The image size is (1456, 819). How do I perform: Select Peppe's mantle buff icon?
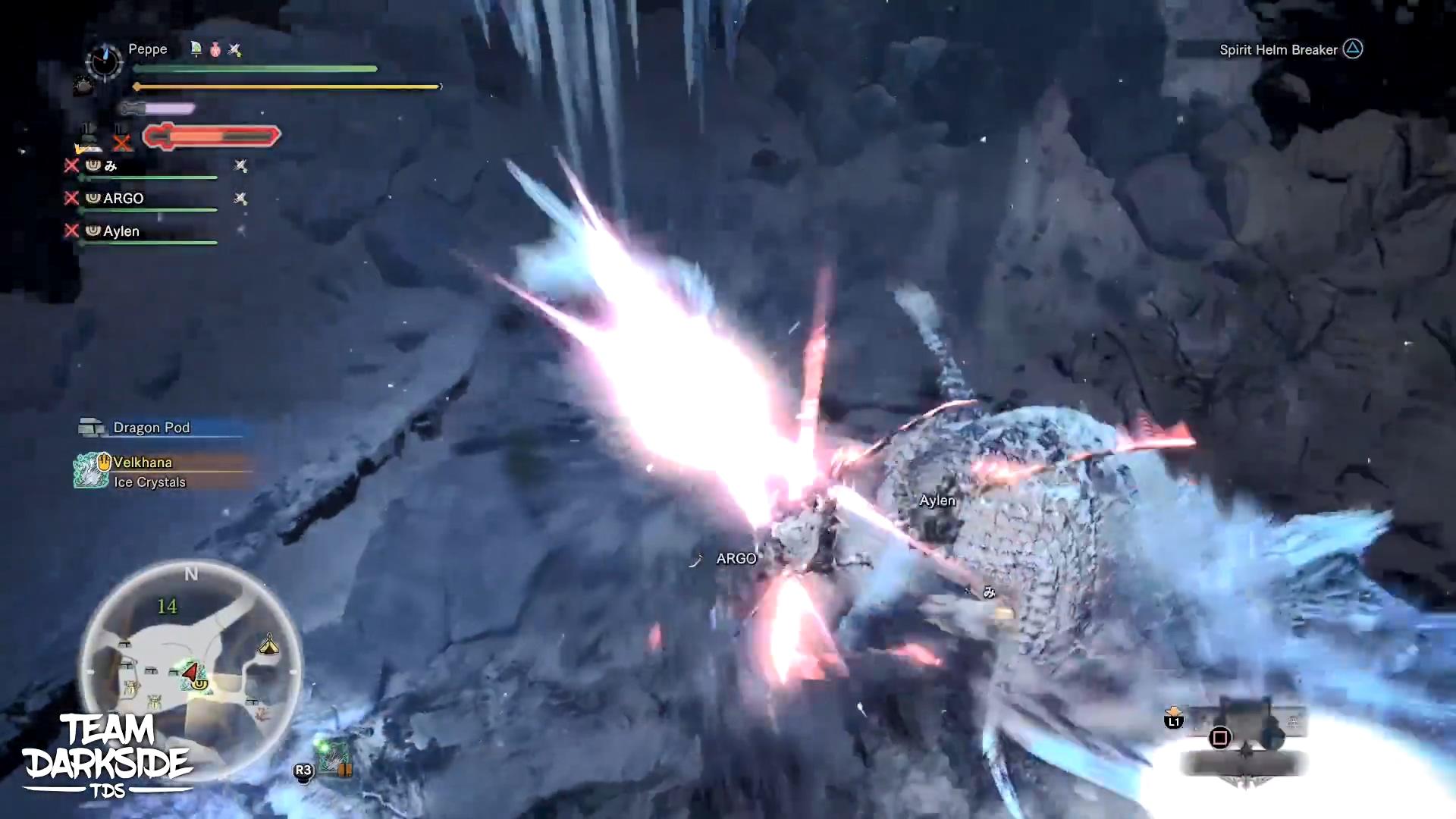click(x=196, y=50)
